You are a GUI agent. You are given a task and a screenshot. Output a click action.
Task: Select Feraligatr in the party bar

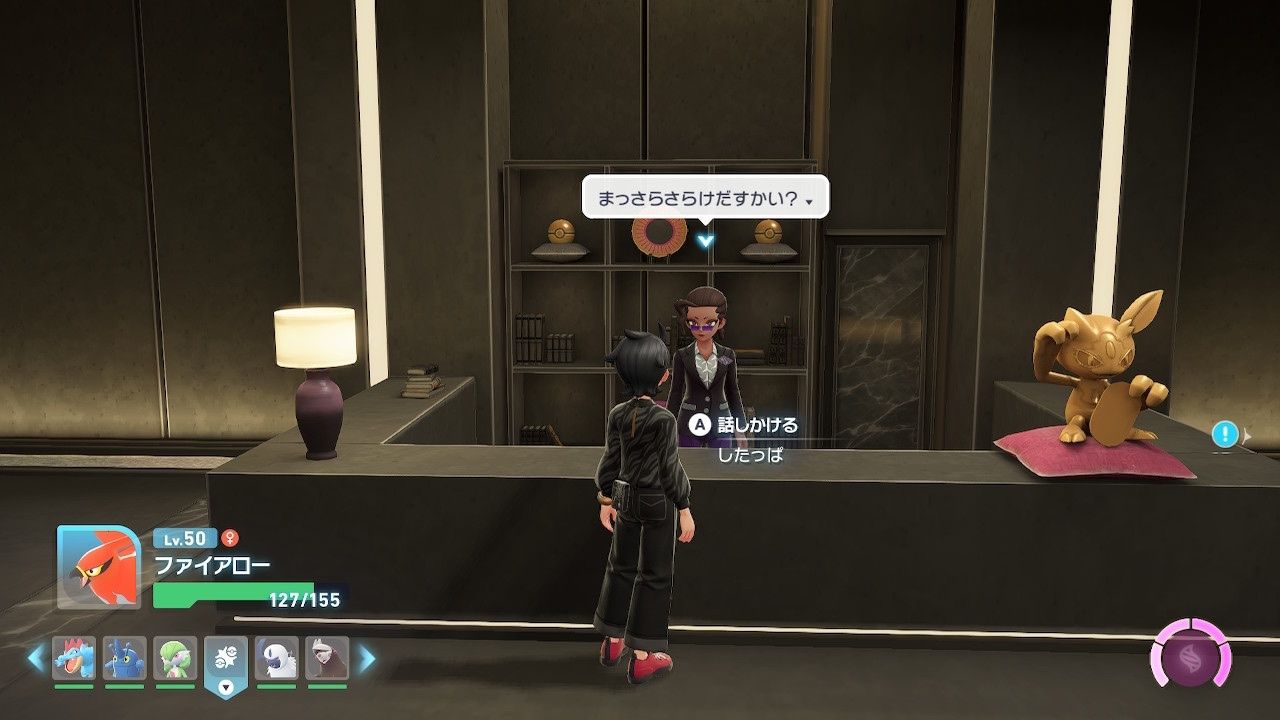pos(74,658)
